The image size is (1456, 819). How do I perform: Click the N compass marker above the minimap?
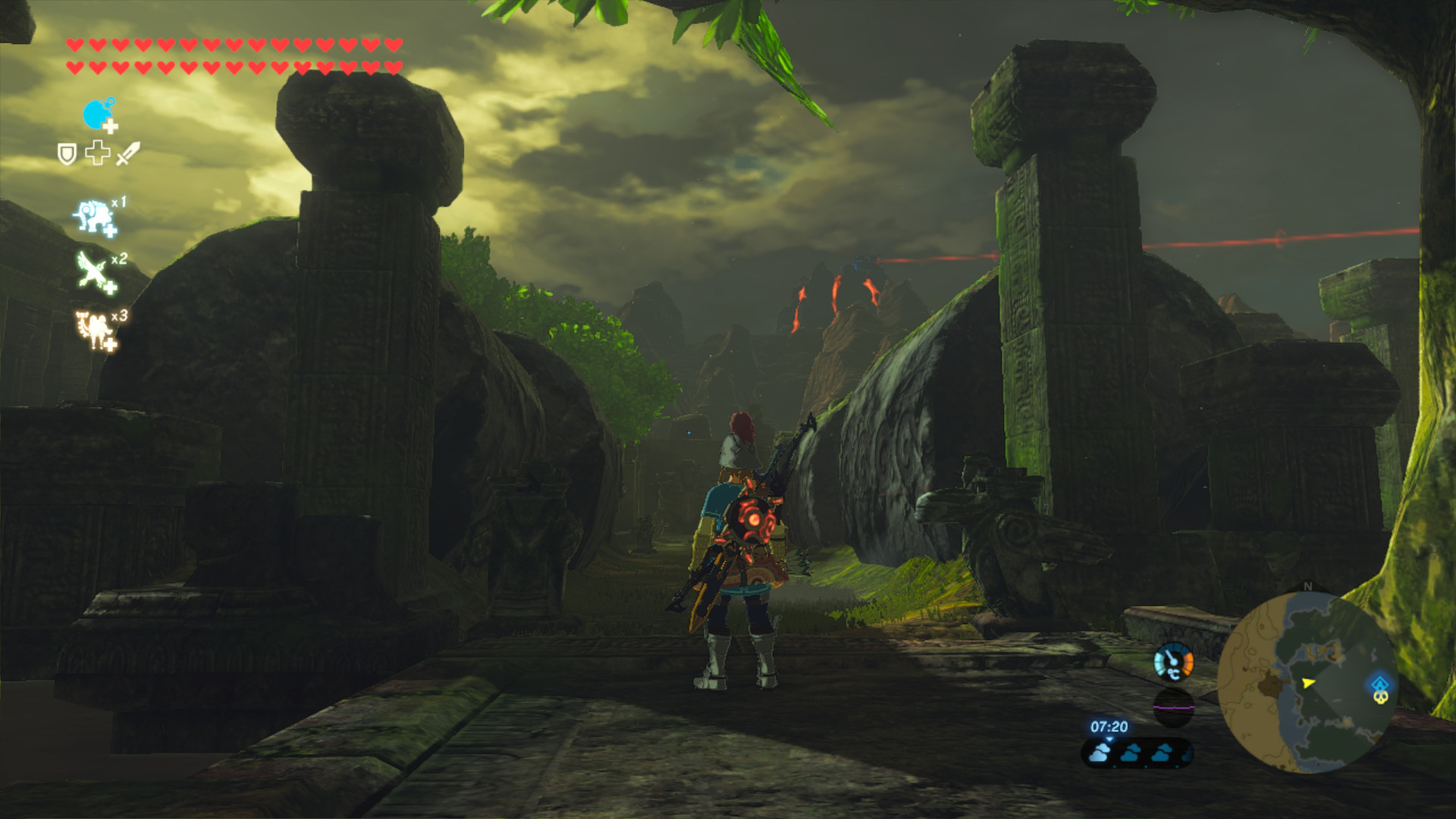pyautogui.click(x=1307, y=585)
